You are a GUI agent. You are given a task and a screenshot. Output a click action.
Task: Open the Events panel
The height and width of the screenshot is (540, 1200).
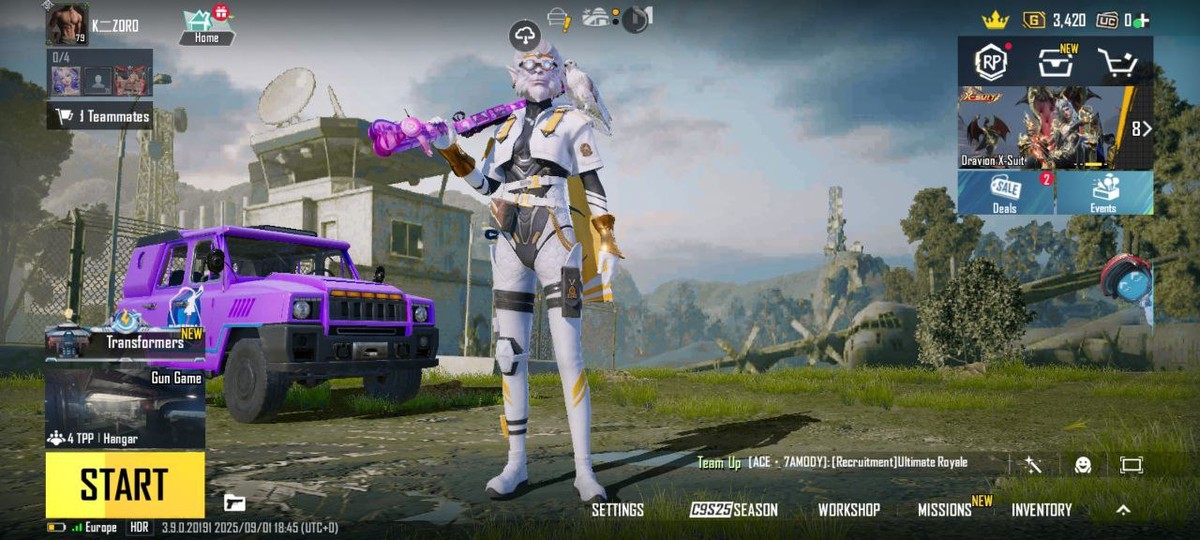coord(1104,192)
